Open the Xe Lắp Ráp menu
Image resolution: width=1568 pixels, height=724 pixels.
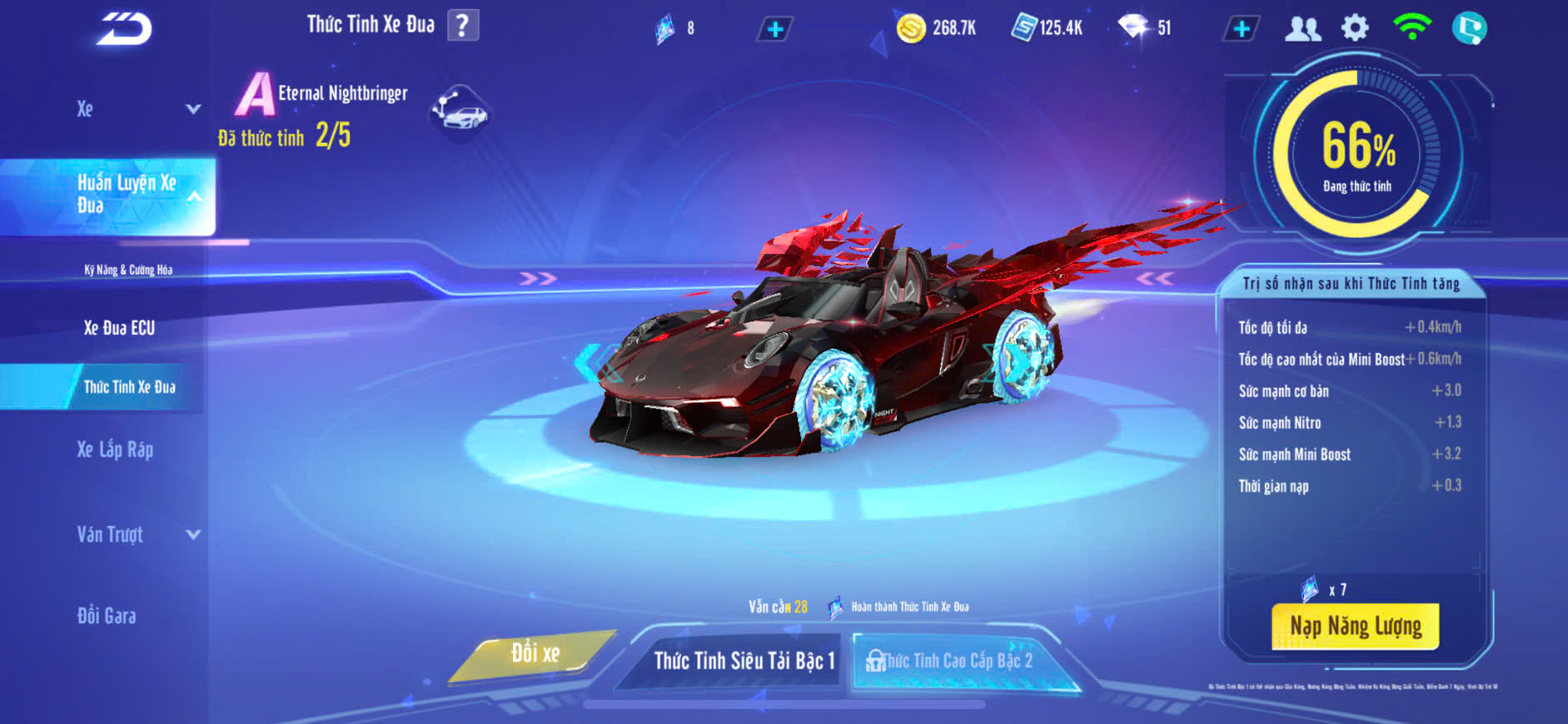115,450
